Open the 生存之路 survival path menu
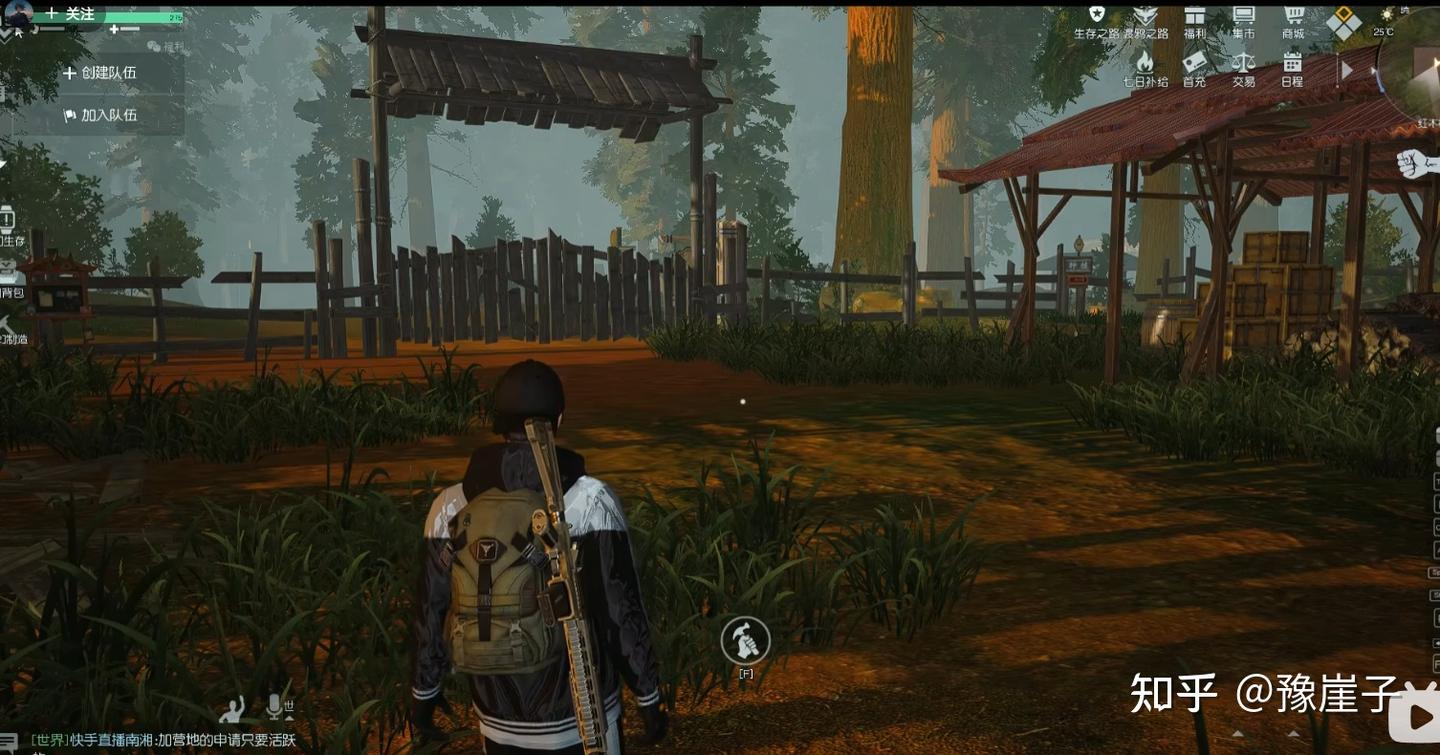 coord(1097,20)
